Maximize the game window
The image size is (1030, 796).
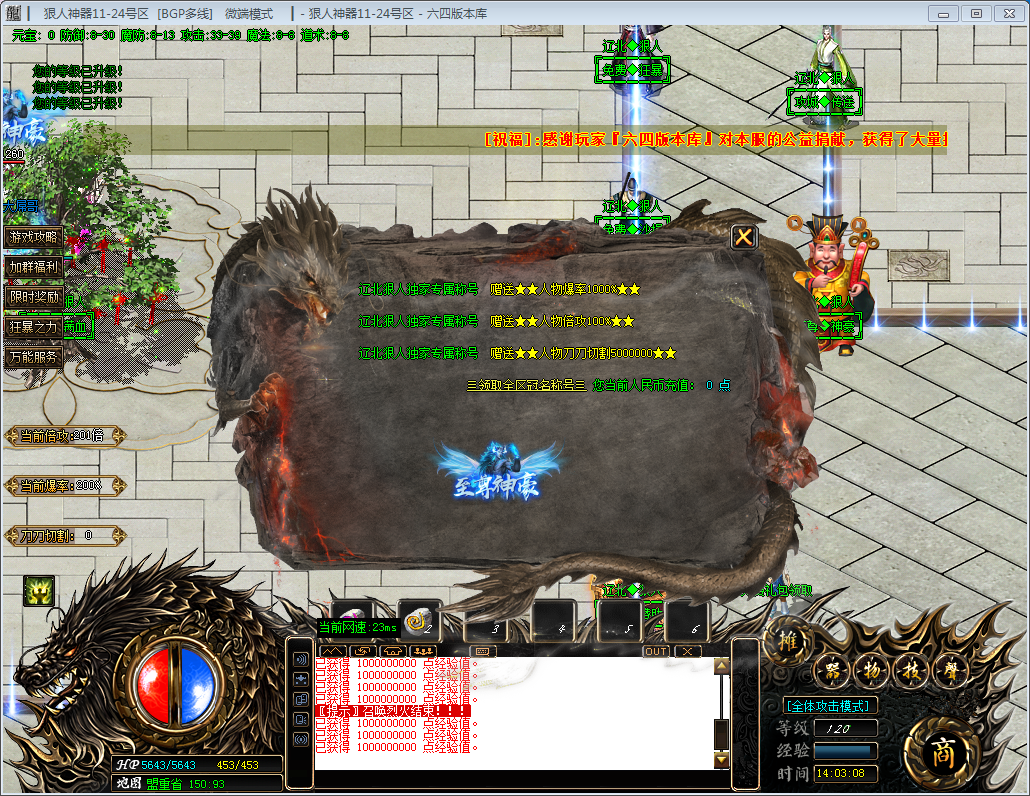(976, 13)
